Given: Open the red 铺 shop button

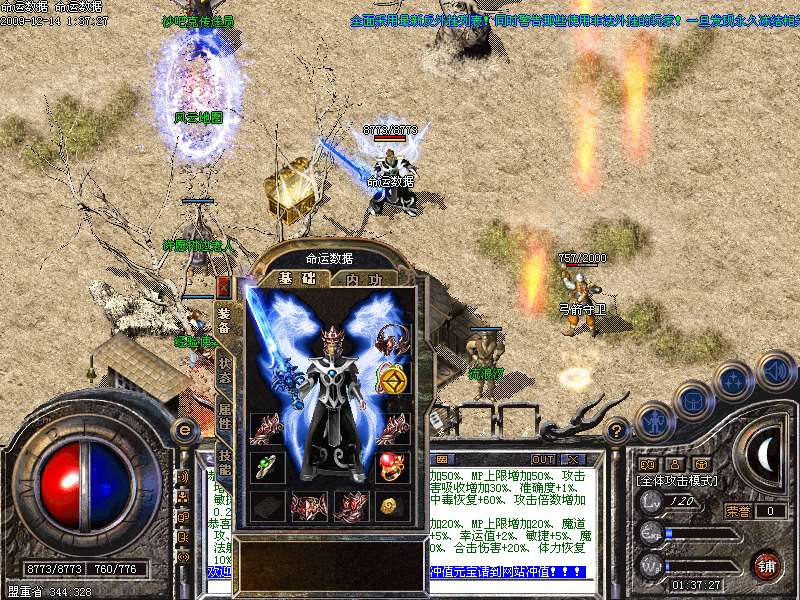Looking at the screenshot, I should pyautogui.click(x=767, y=566).
